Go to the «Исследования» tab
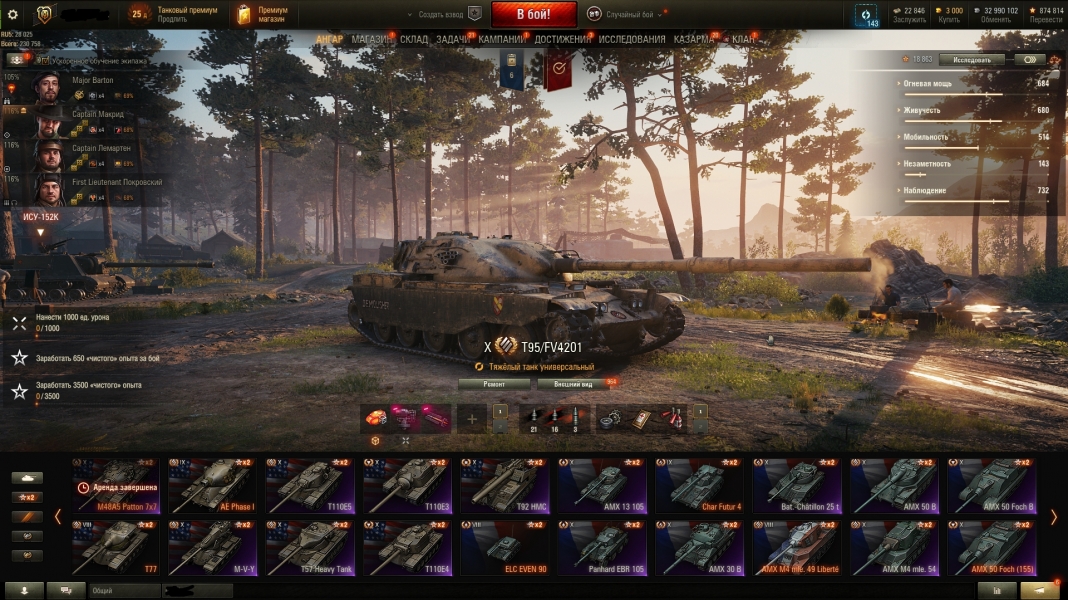This screenshot has width=1068, height=600. pyautogui.click(x=632, y=39)
